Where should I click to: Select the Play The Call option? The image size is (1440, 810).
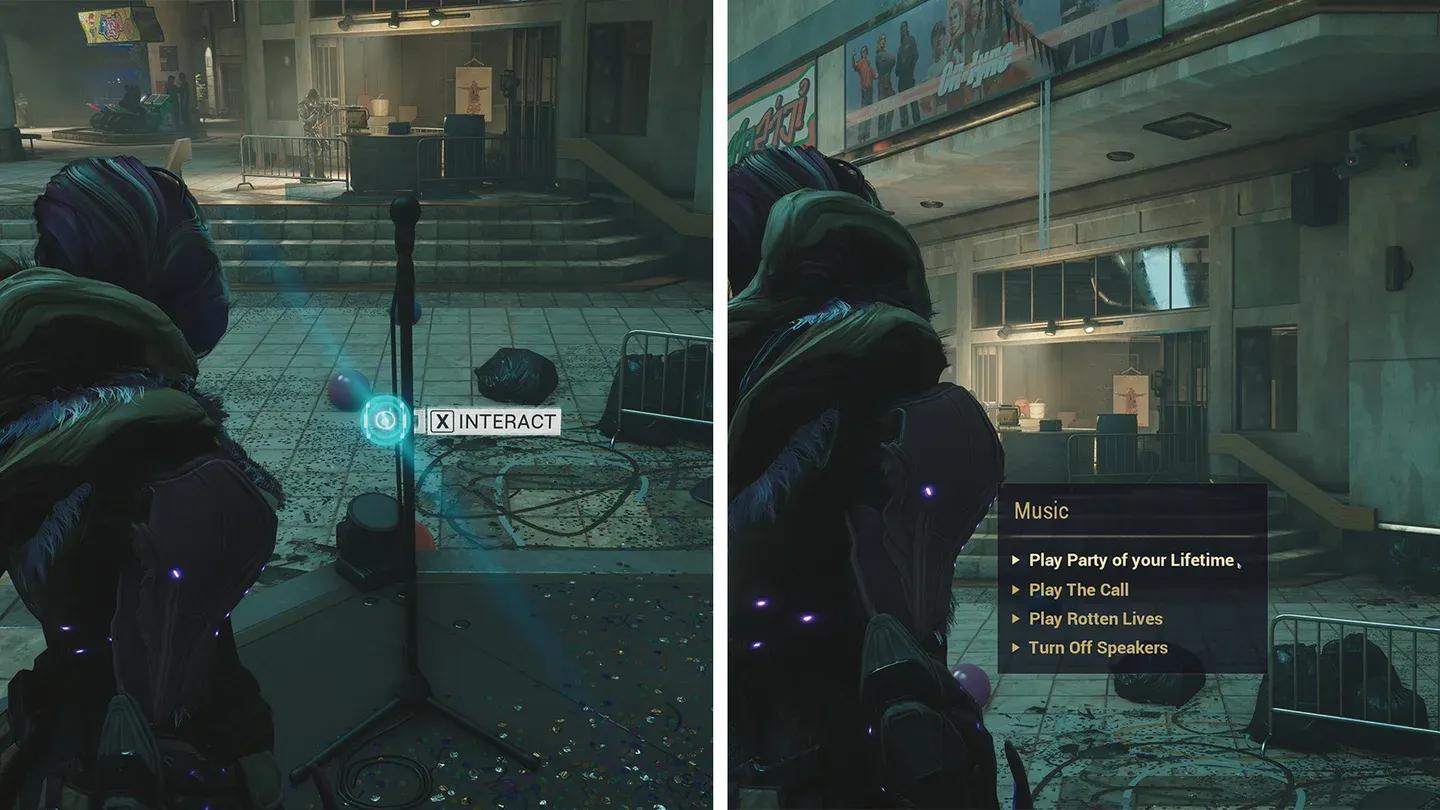[x=1078, y=590]
